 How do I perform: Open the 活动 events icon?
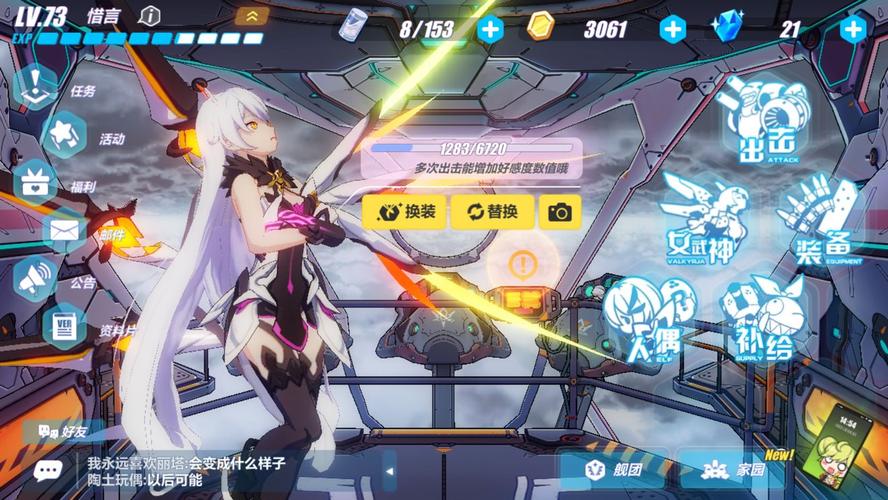click(x=65, y=135)
